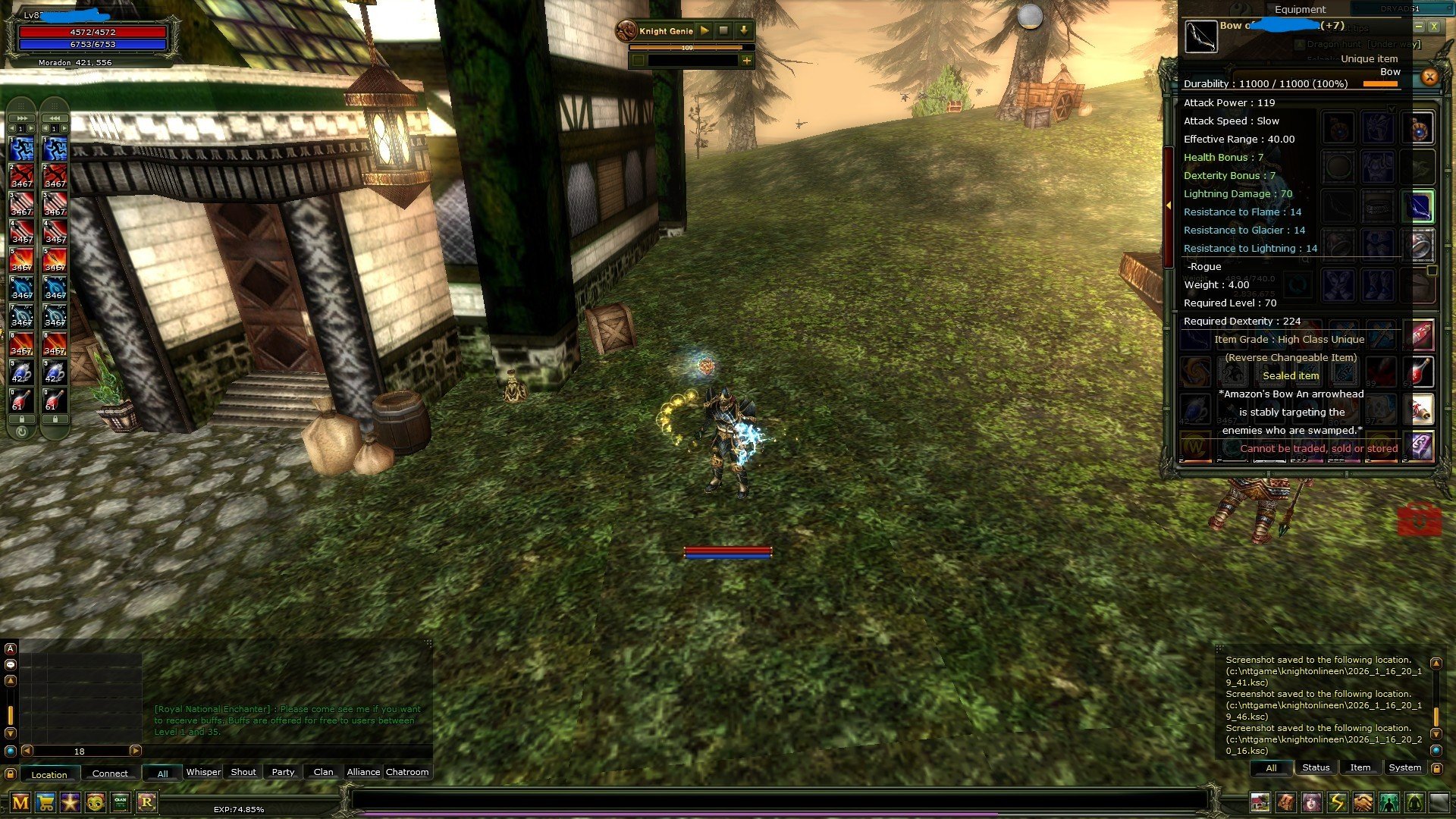
Task: Select the Whisper chat tab
Action: pos(204,772)
